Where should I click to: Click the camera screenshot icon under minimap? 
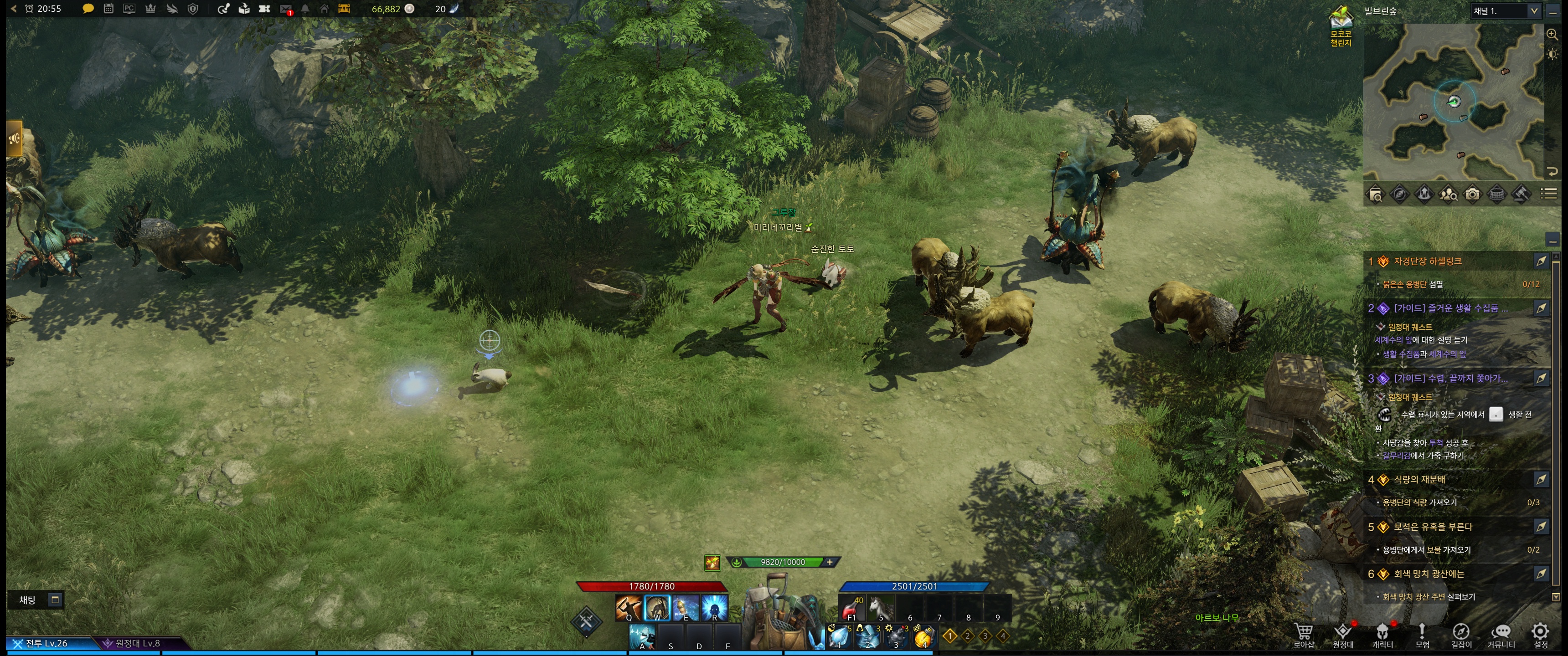click(1472, 194)
